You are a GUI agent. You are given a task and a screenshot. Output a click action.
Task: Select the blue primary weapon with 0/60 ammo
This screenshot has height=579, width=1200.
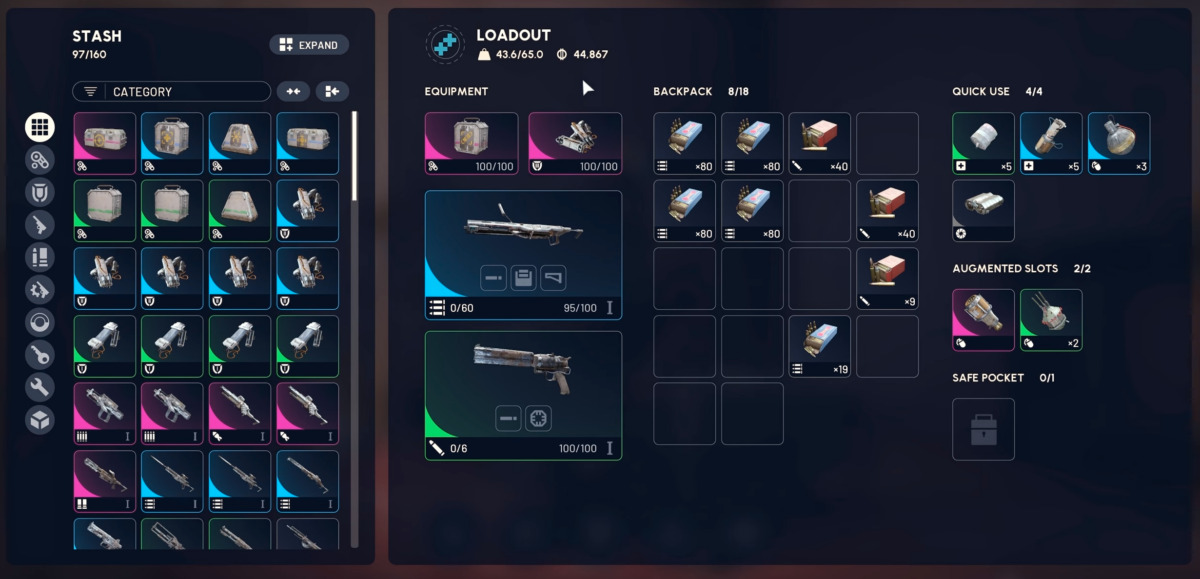[x=523, y=255]
